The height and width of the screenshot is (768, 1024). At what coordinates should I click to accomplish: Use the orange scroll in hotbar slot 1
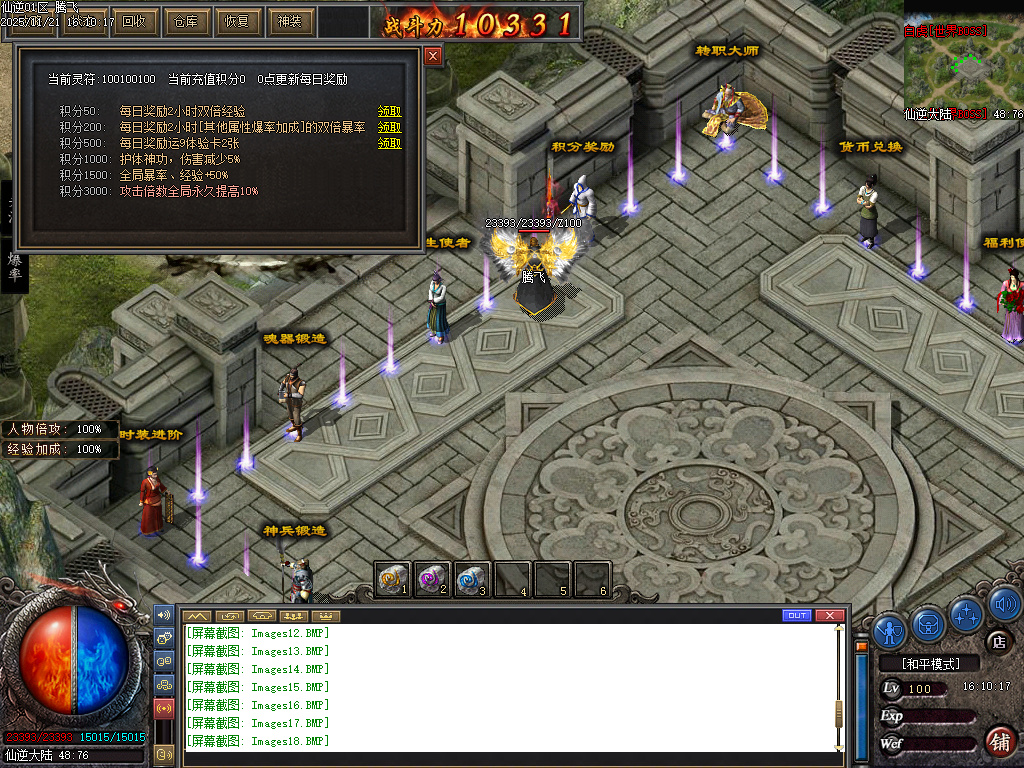[x=392, y=579]
